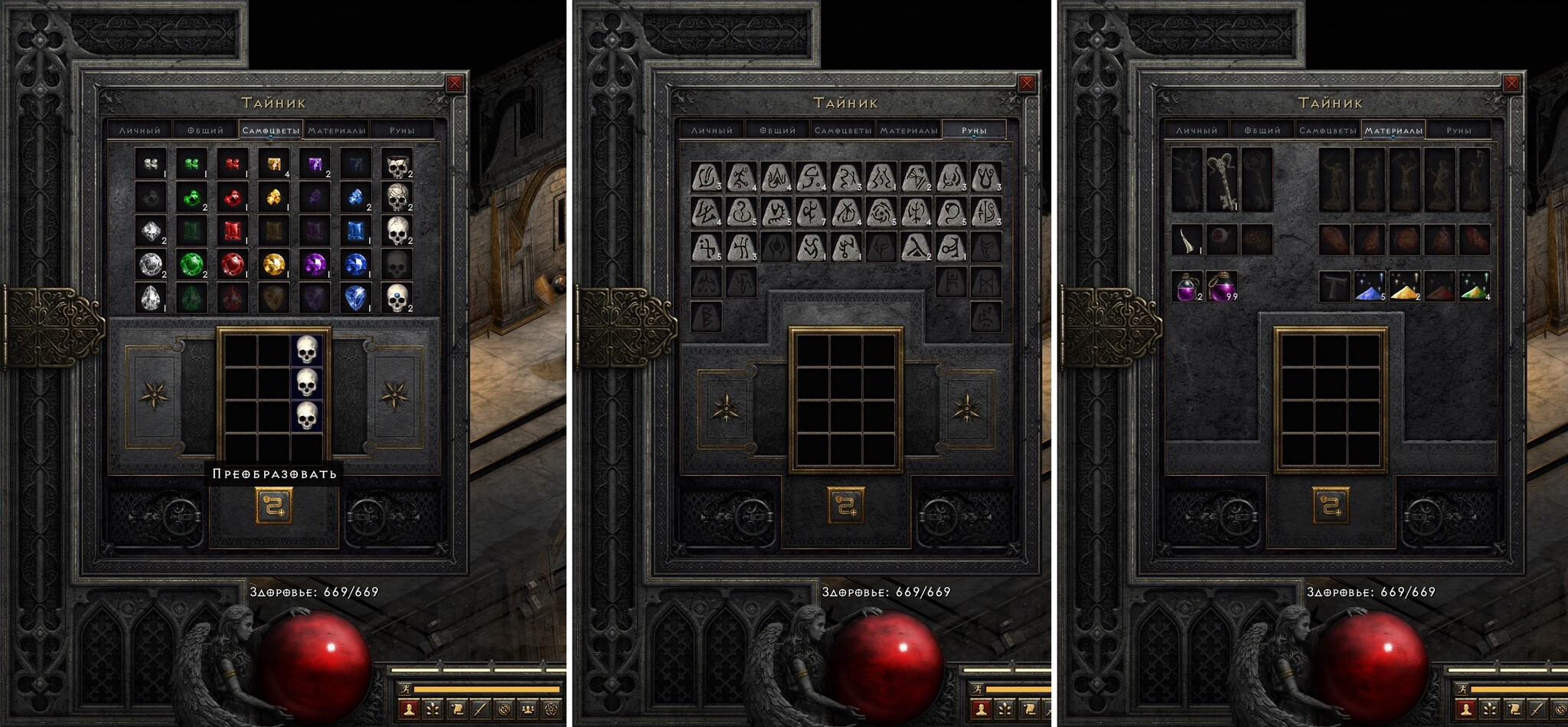The width and height of the screenshot is (1568, 727).
Task: Close the stash window showing the gem collection
Action: [455, 84]
